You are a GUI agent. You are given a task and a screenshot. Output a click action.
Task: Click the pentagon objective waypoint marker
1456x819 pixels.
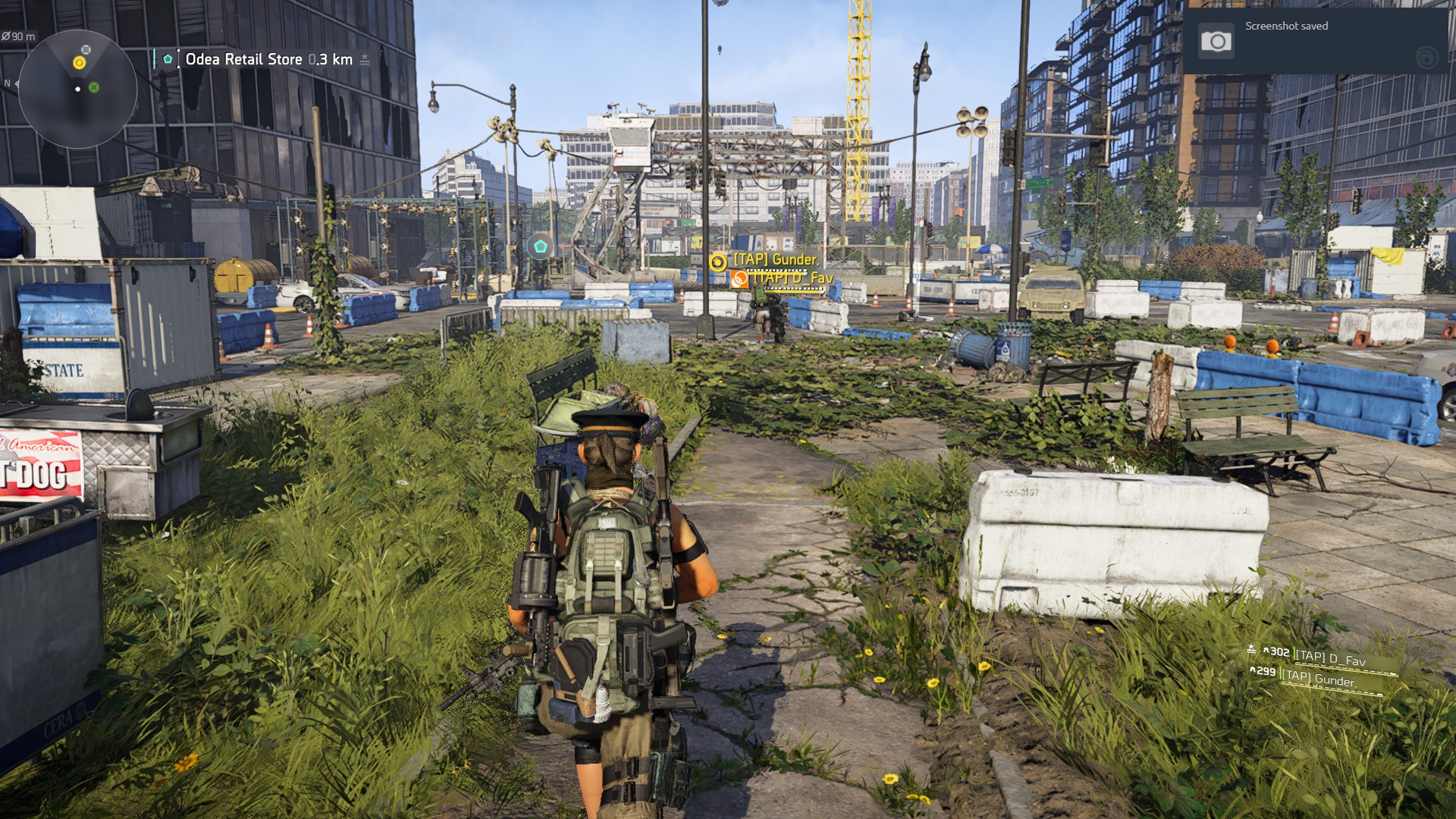(540, 246)
